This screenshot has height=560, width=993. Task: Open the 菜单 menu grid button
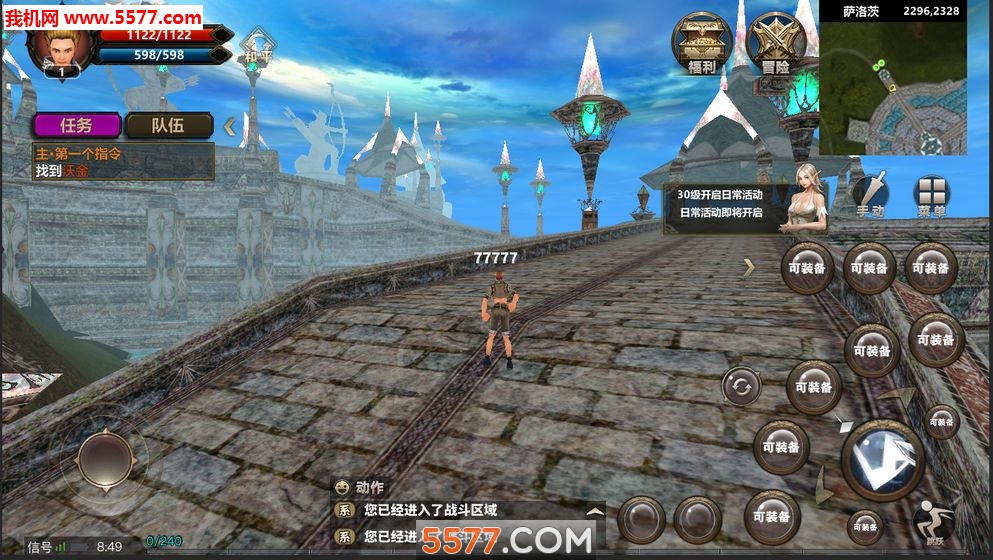click(931, 195)
